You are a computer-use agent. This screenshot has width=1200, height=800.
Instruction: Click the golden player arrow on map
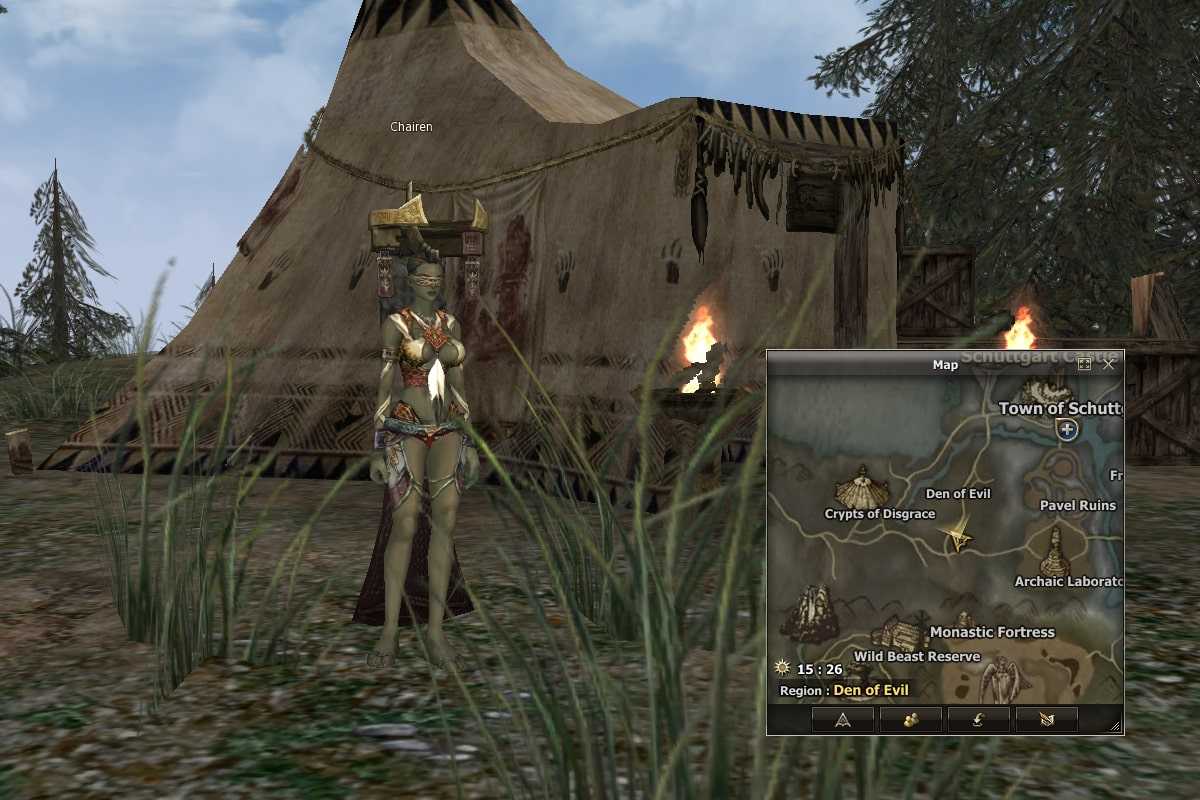[958, 536]
